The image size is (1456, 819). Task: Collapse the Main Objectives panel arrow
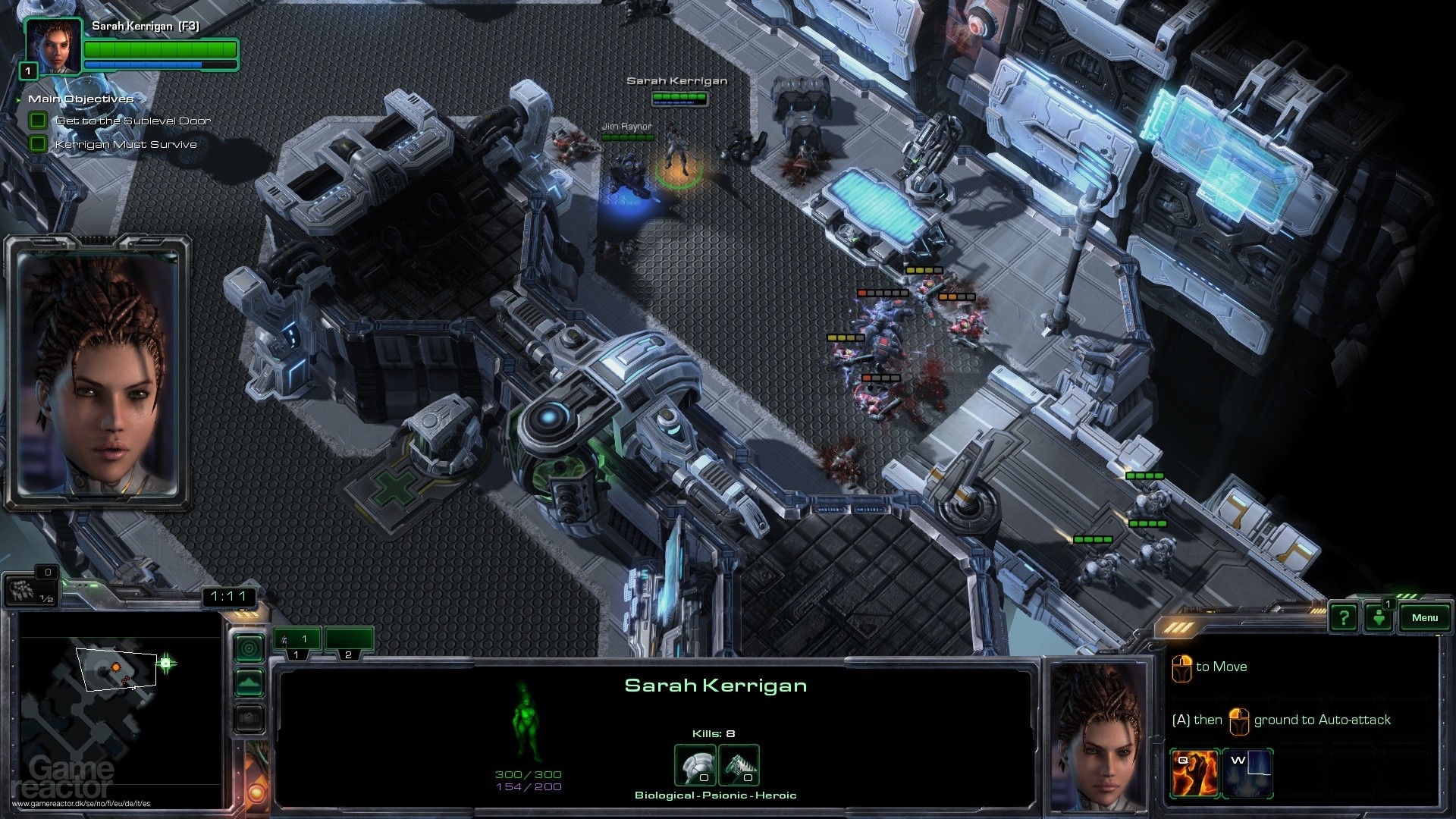(17, 99)
